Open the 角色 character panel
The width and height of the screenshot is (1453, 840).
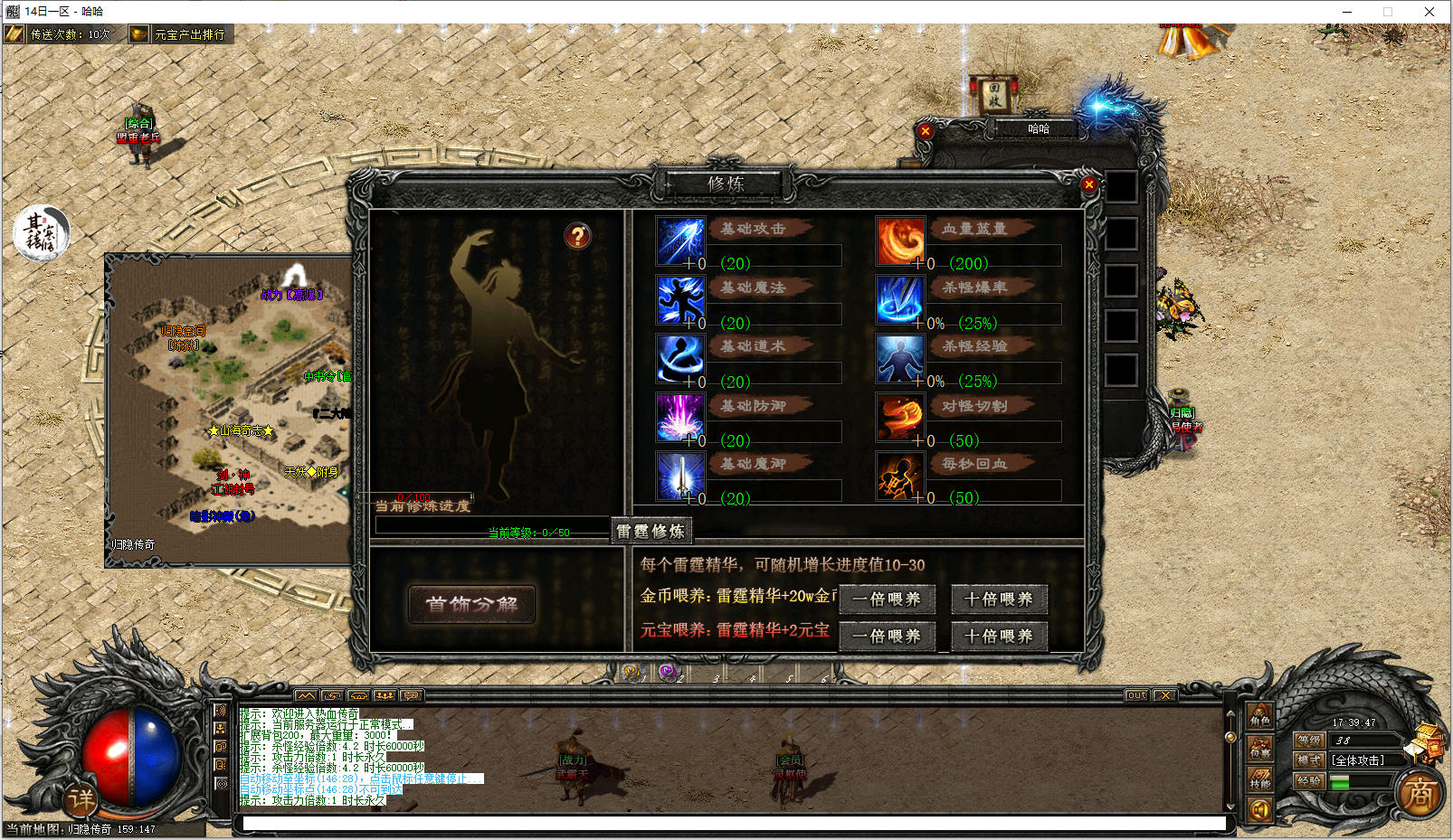click(1259, 716)
